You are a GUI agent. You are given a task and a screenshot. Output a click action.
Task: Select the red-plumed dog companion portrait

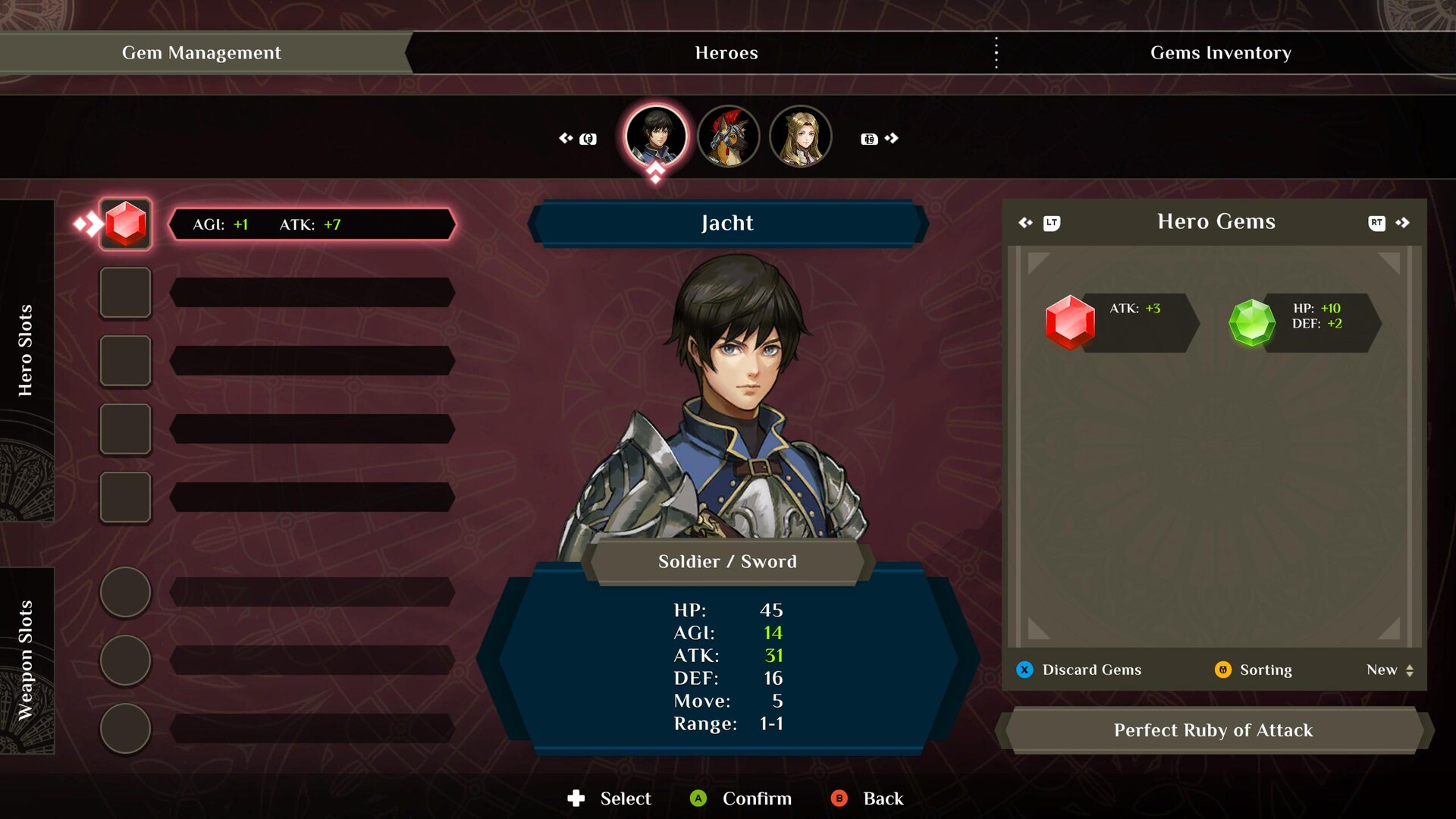(729, 136)
